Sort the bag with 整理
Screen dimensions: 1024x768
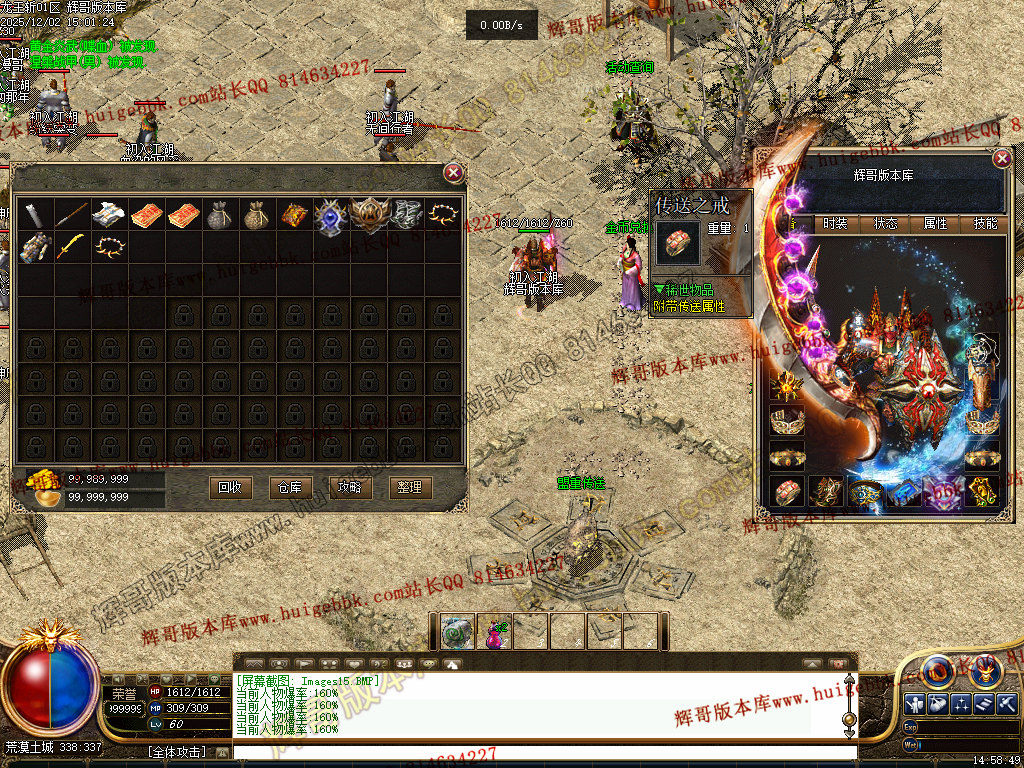pos(410,487)
